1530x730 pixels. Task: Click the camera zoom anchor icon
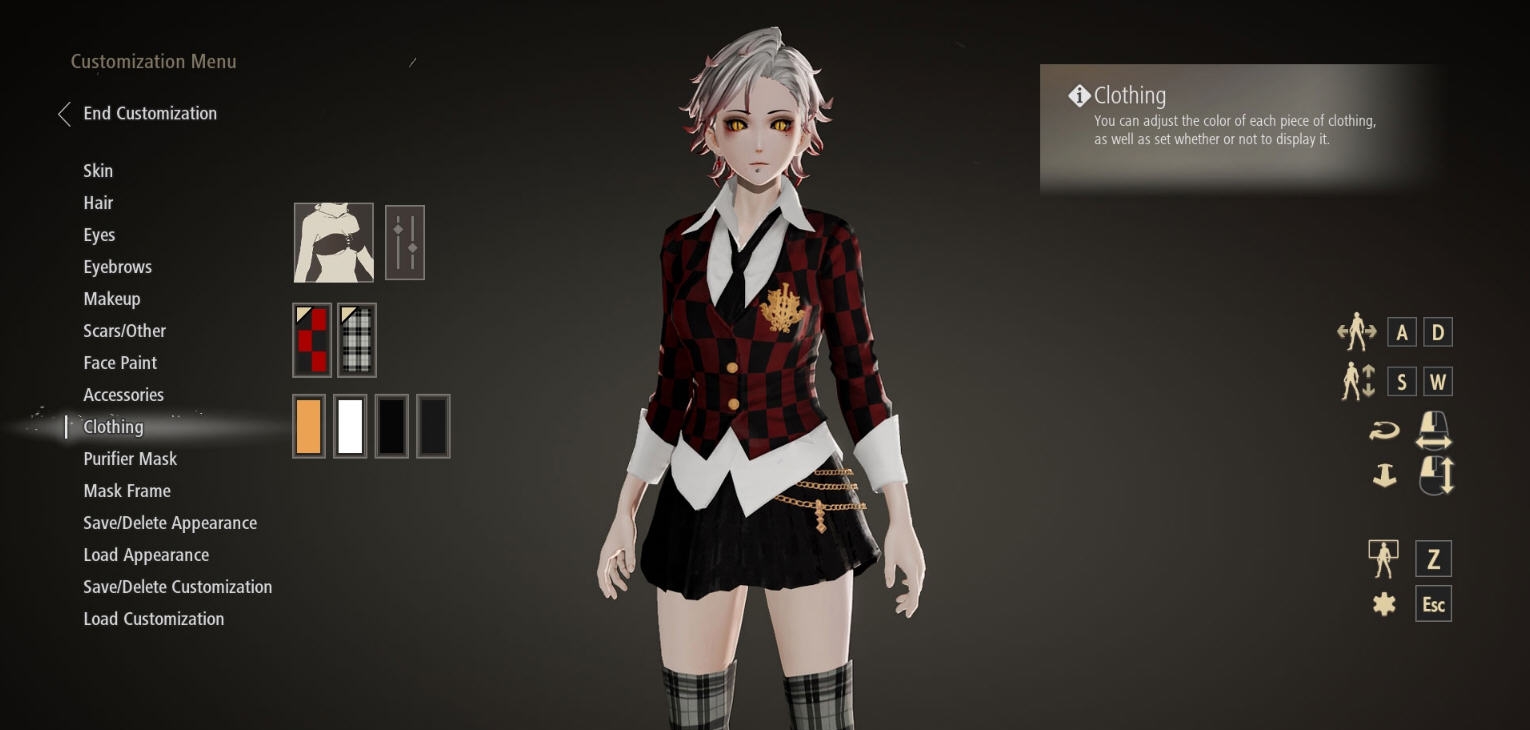pyautogui.click(x=1384, y=475)
